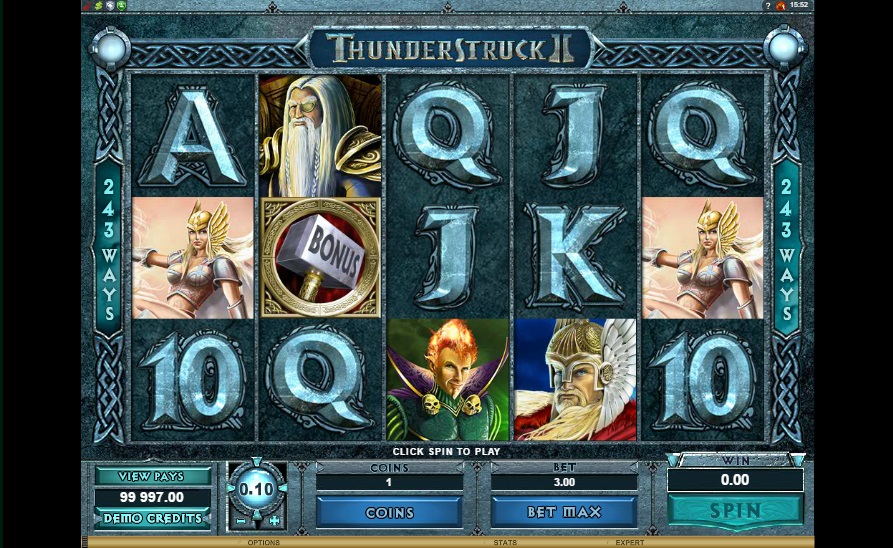Open the Options menu
The height and width of the screenshot is (548, 893).
(x=264, y=543)
